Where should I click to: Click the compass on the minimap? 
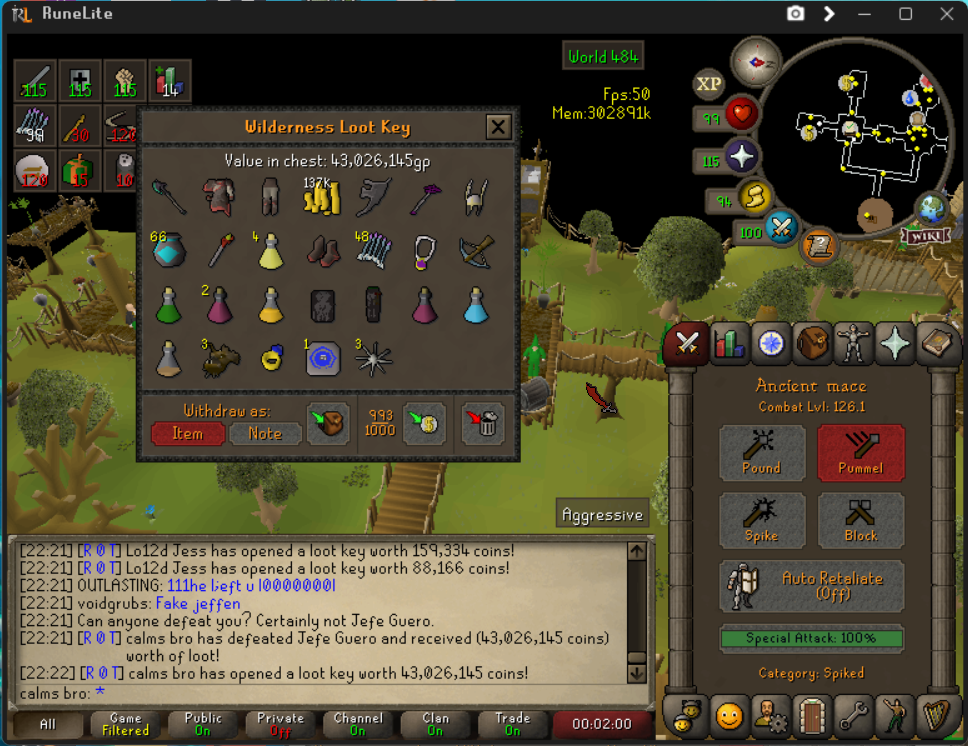click(755, 62)
